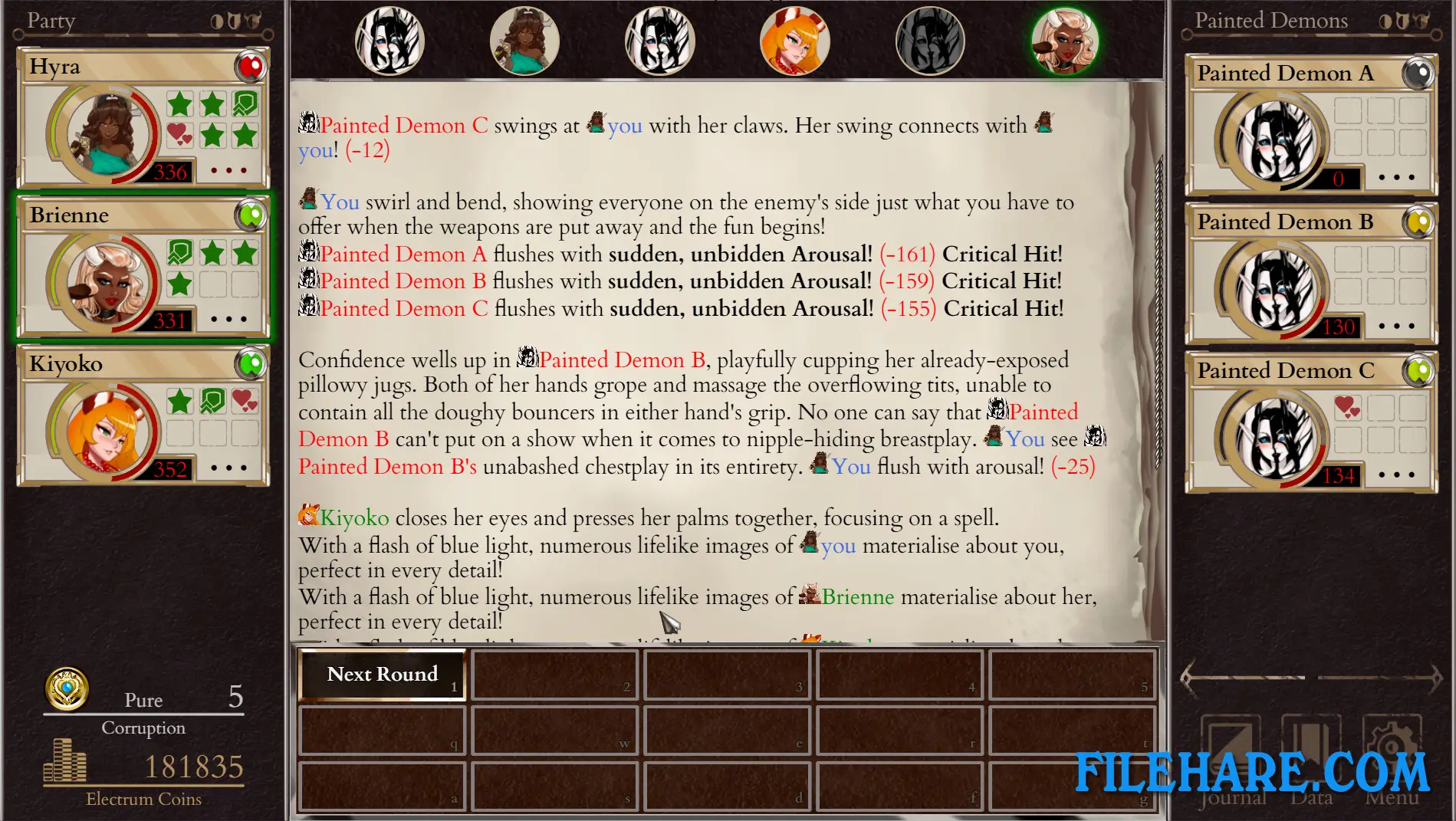Open the Menu via the gear icon
The height and width of the screenshot is (821, 1456).
point(1392,740)
